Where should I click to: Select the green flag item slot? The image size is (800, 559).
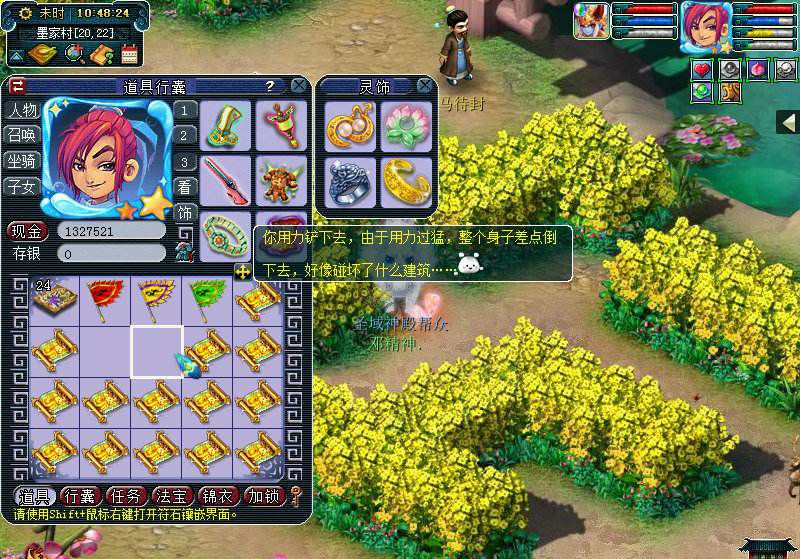(x=206, y=298)
